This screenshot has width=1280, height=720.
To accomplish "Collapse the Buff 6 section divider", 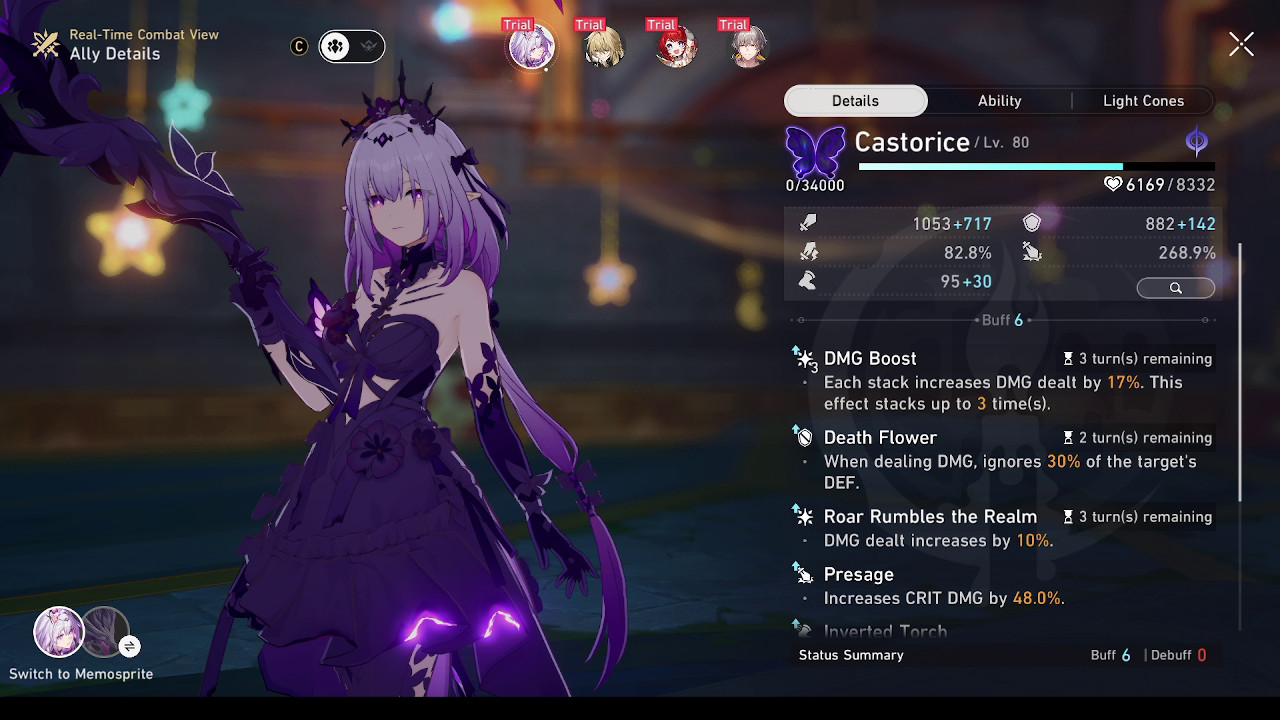I will click(x=1003, y=320).
